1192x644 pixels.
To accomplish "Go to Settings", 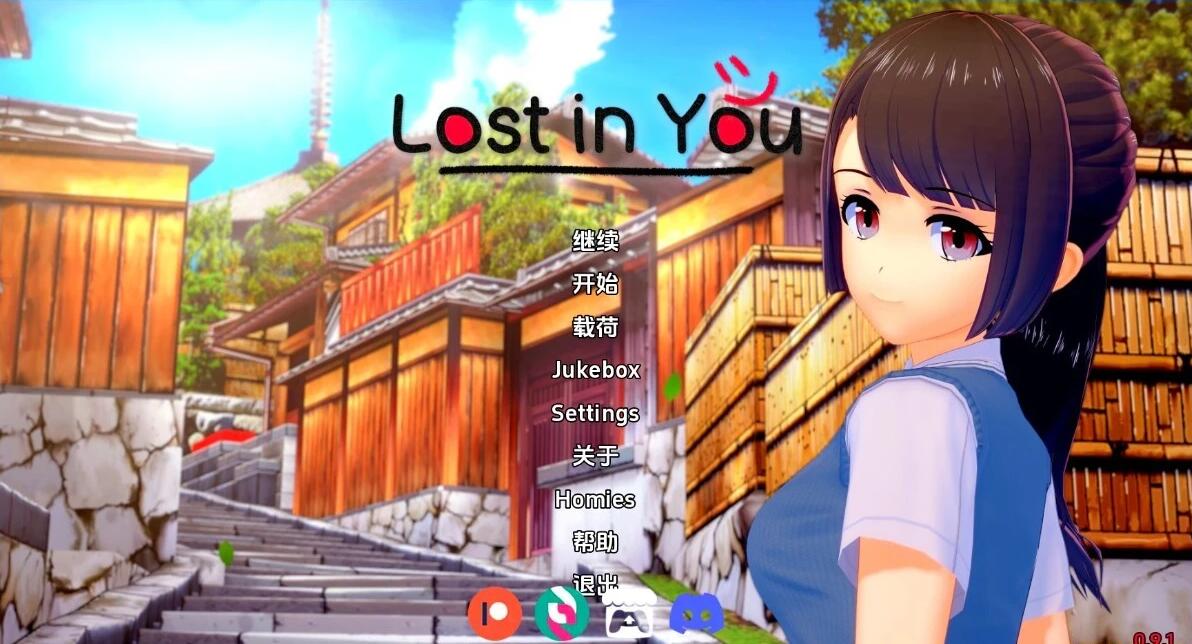I will click(595, 413).
